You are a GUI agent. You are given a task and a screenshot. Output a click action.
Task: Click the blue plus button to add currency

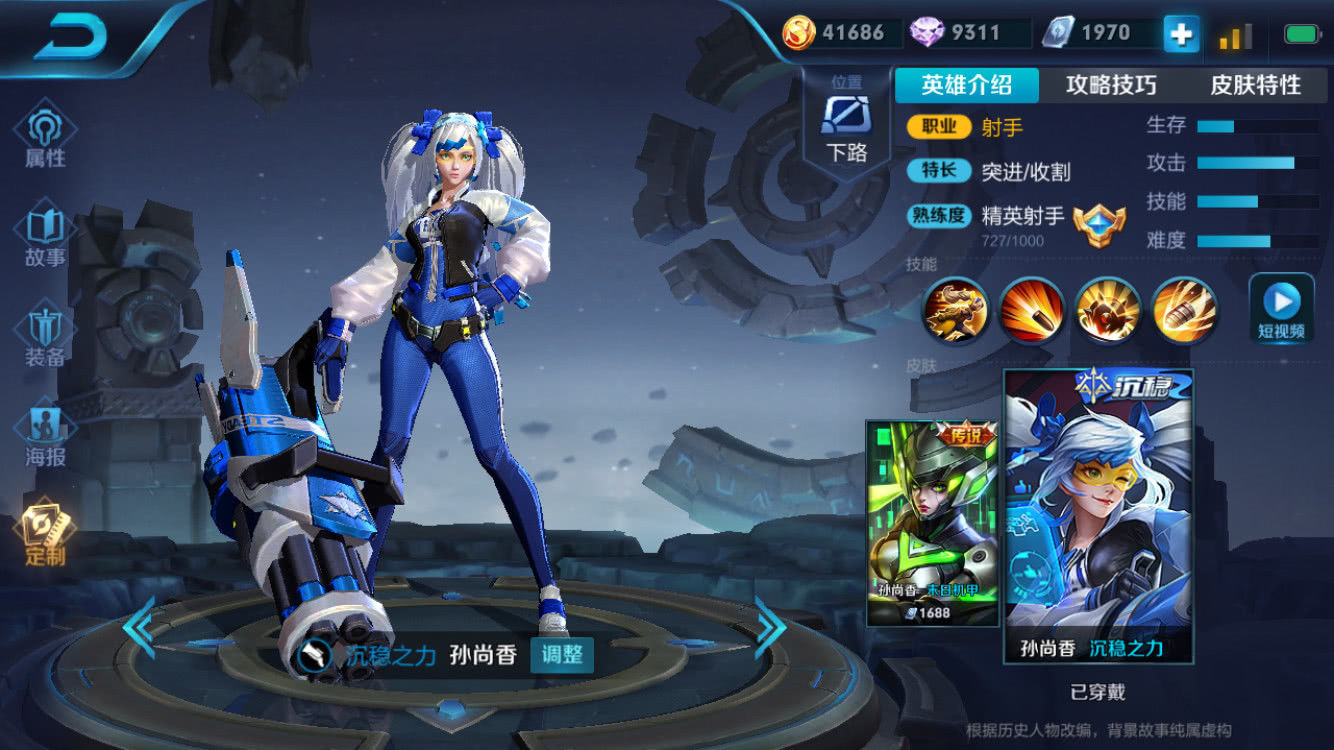pyautogui.click(x=1181, y=35)
